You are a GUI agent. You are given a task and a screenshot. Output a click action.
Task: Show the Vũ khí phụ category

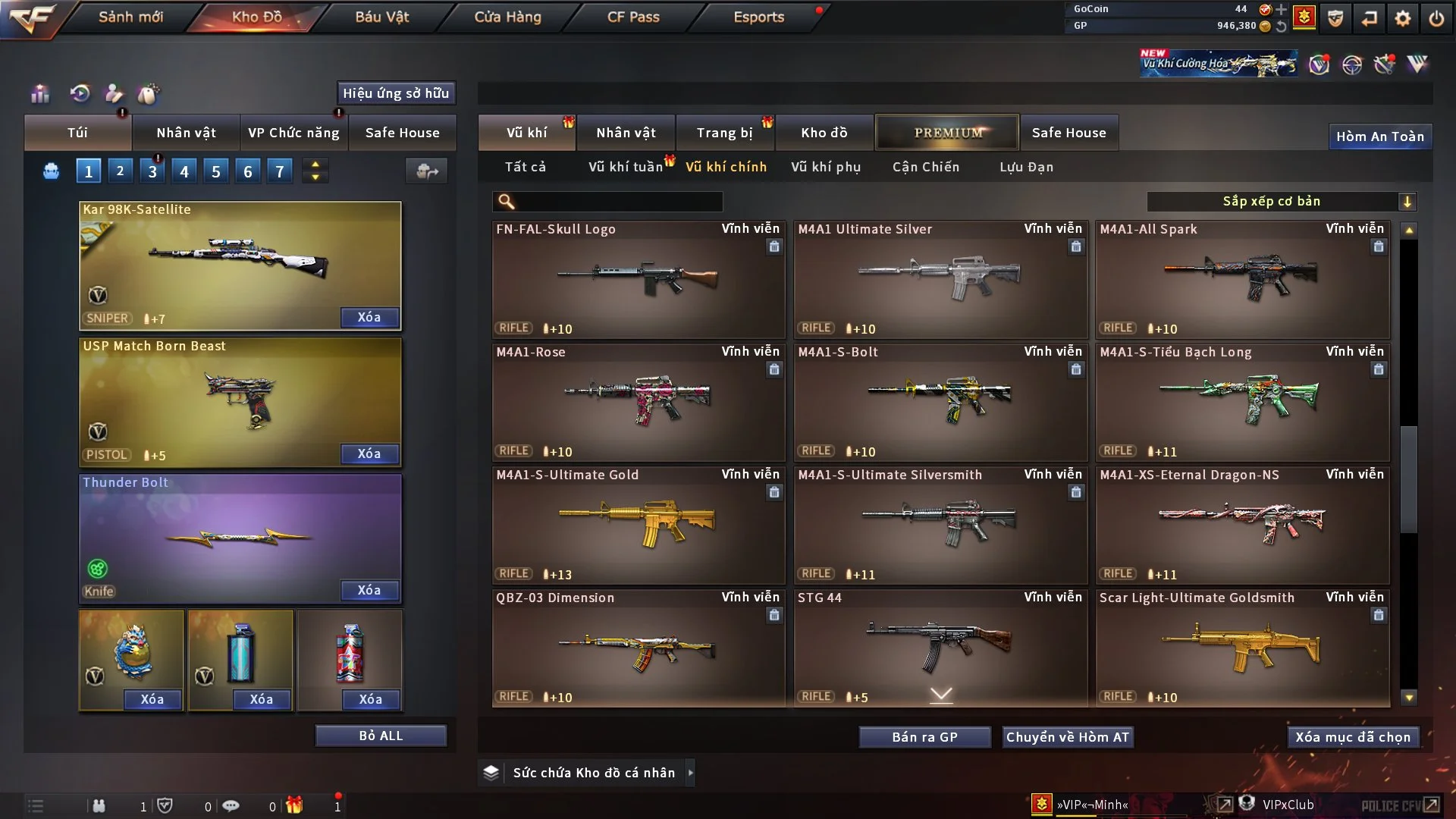(x=826, y=167)
